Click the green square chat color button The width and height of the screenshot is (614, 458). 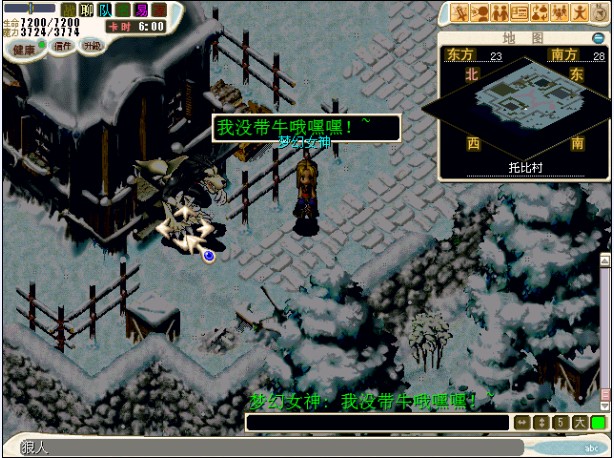[x=598, y=423]
